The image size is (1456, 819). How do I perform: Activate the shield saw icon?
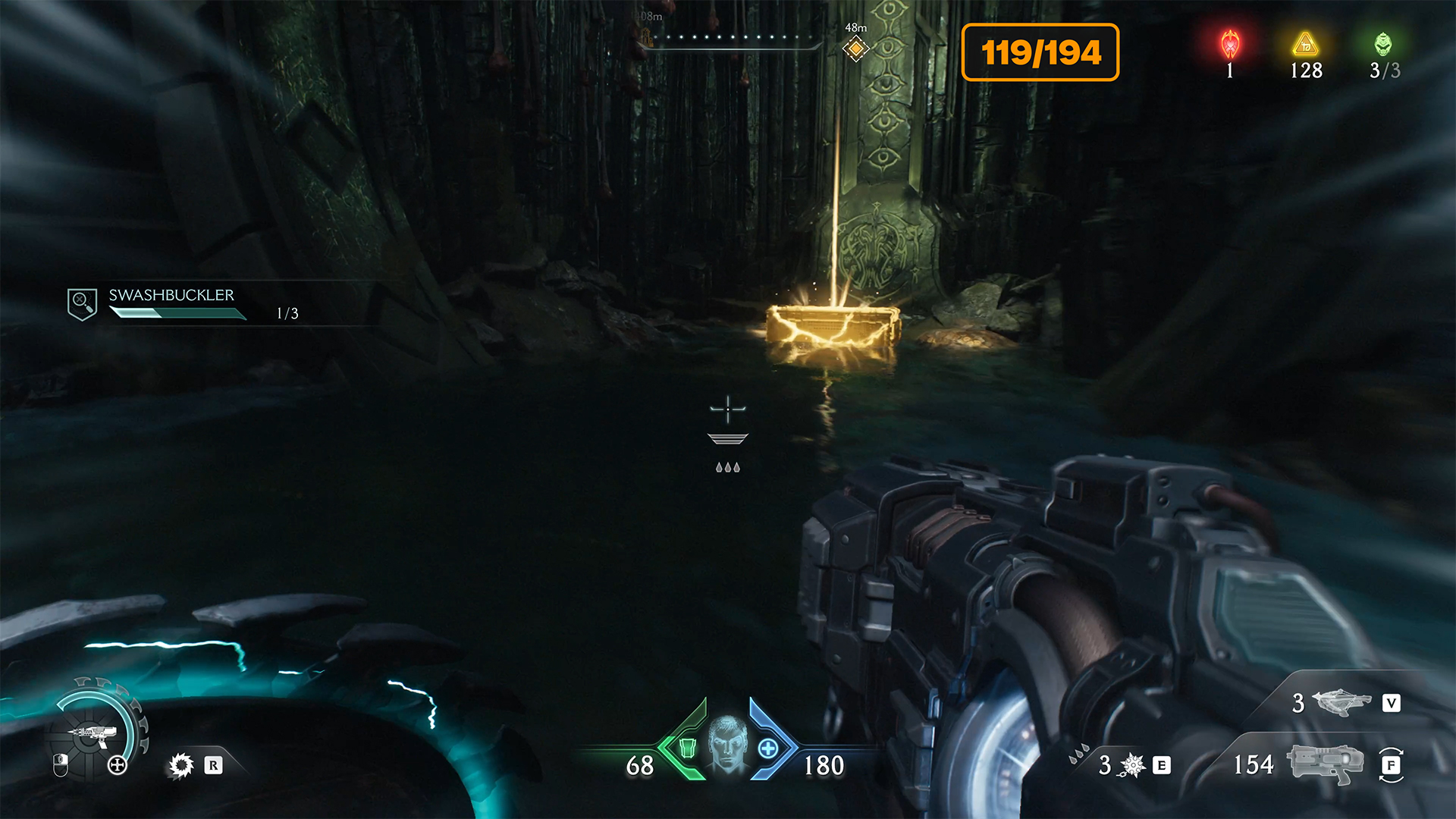click(x=181, y=765)
